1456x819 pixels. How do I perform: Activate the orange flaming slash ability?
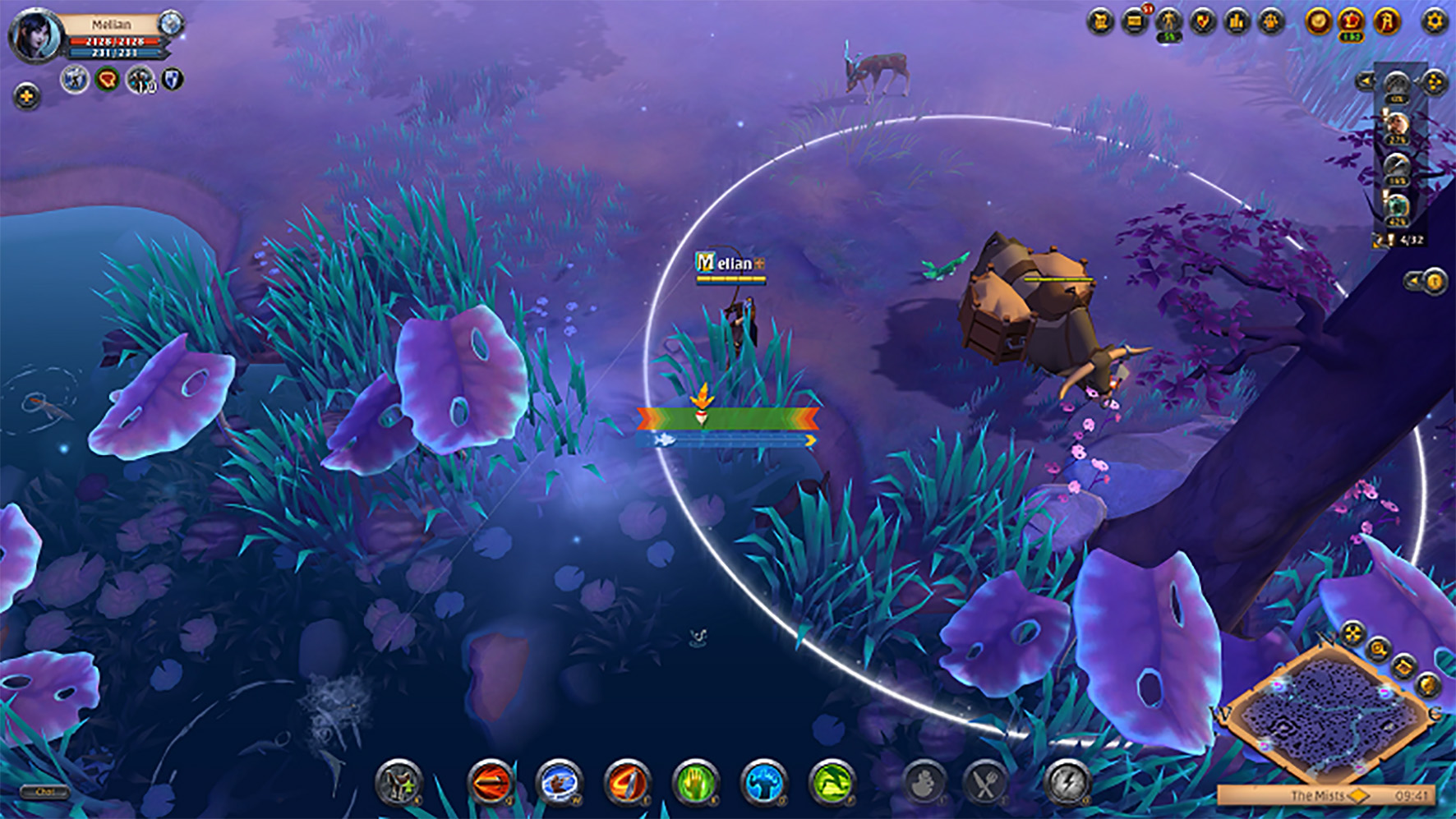tap(627, 781)
